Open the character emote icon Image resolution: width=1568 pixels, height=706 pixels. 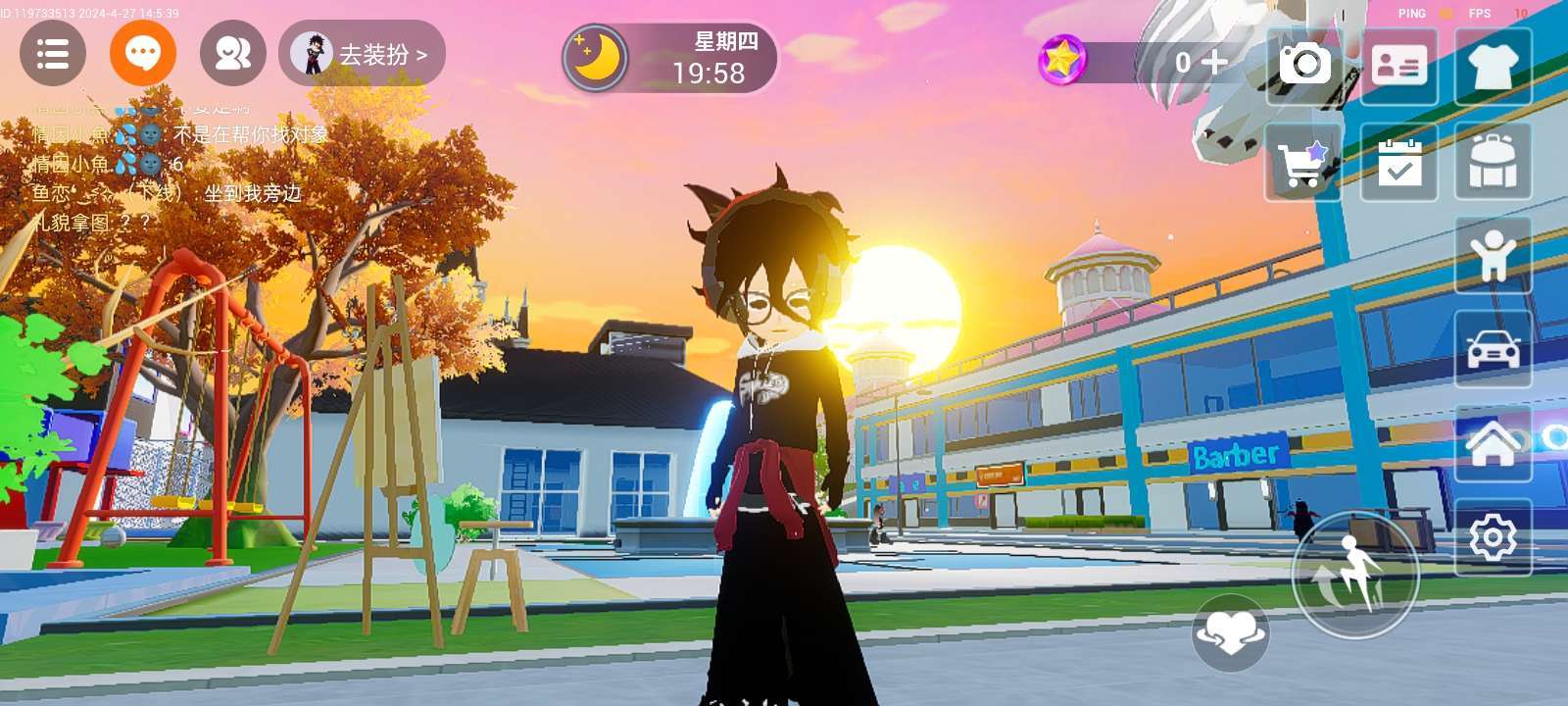[x=1493, y=255]
